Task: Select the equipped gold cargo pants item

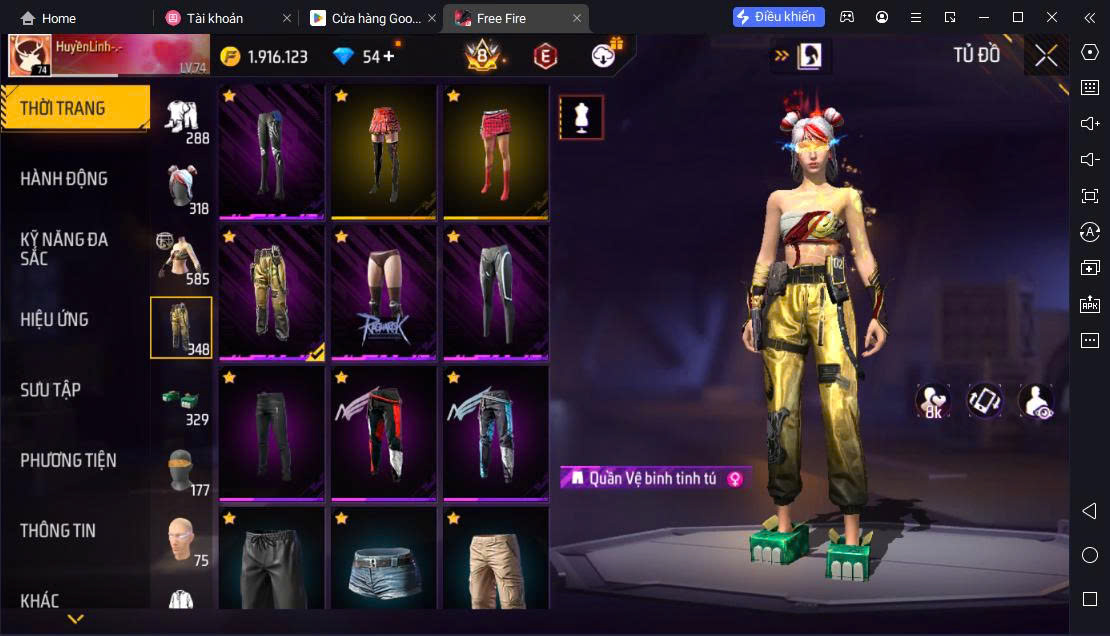Action: (x=272, y=292)
